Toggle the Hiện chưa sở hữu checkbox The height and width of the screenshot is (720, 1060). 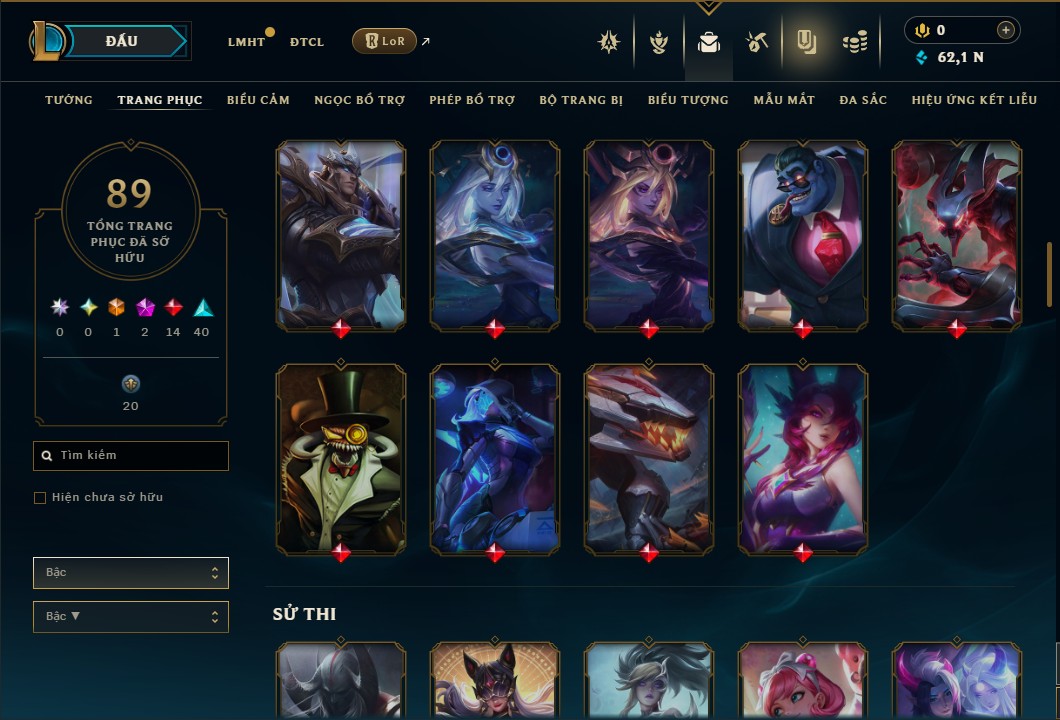[40, 498]
